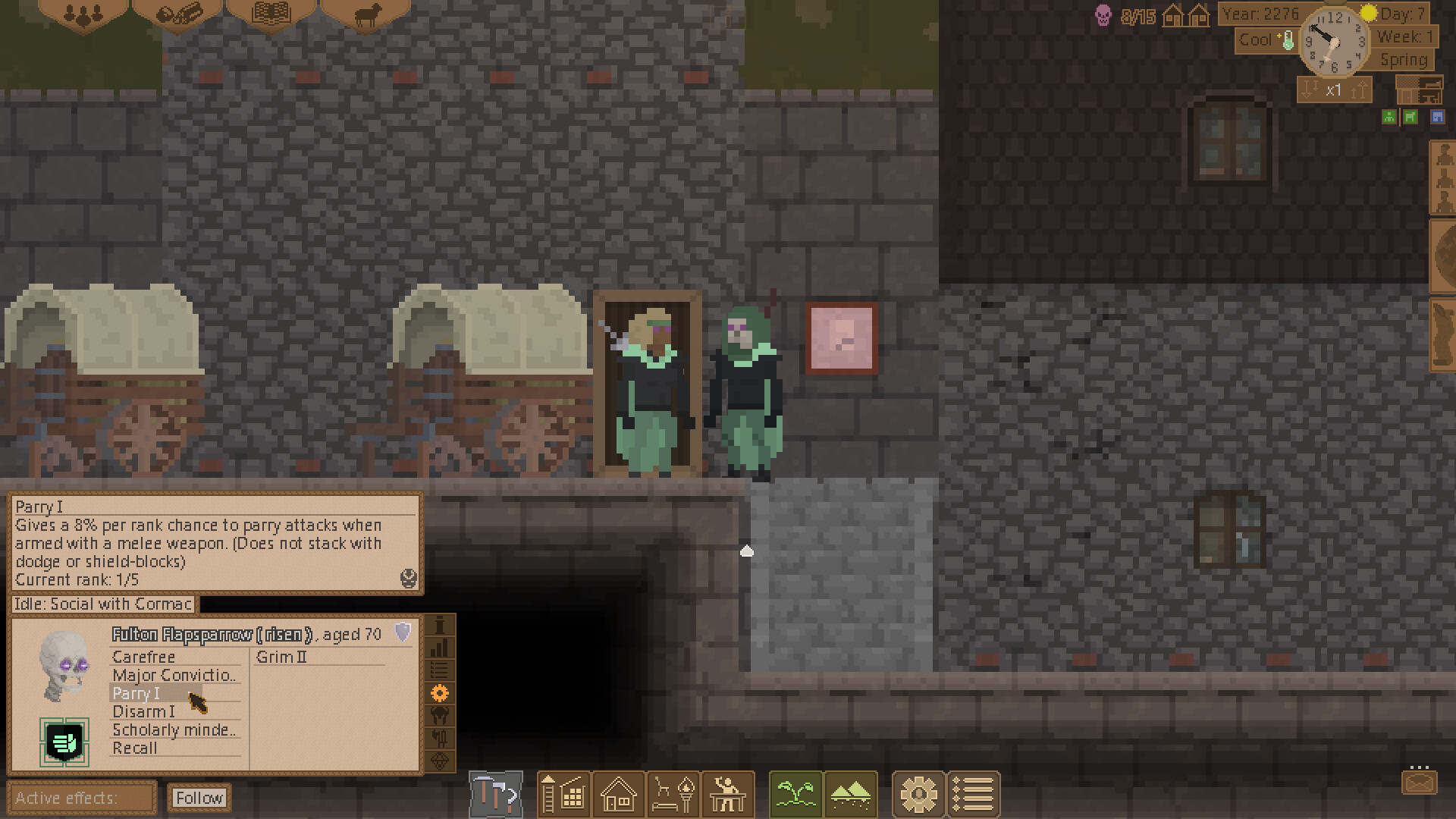Select the construction tools icon on bottom toolbar
This screenshot has width=1456, height=819.
click(497, 794)
